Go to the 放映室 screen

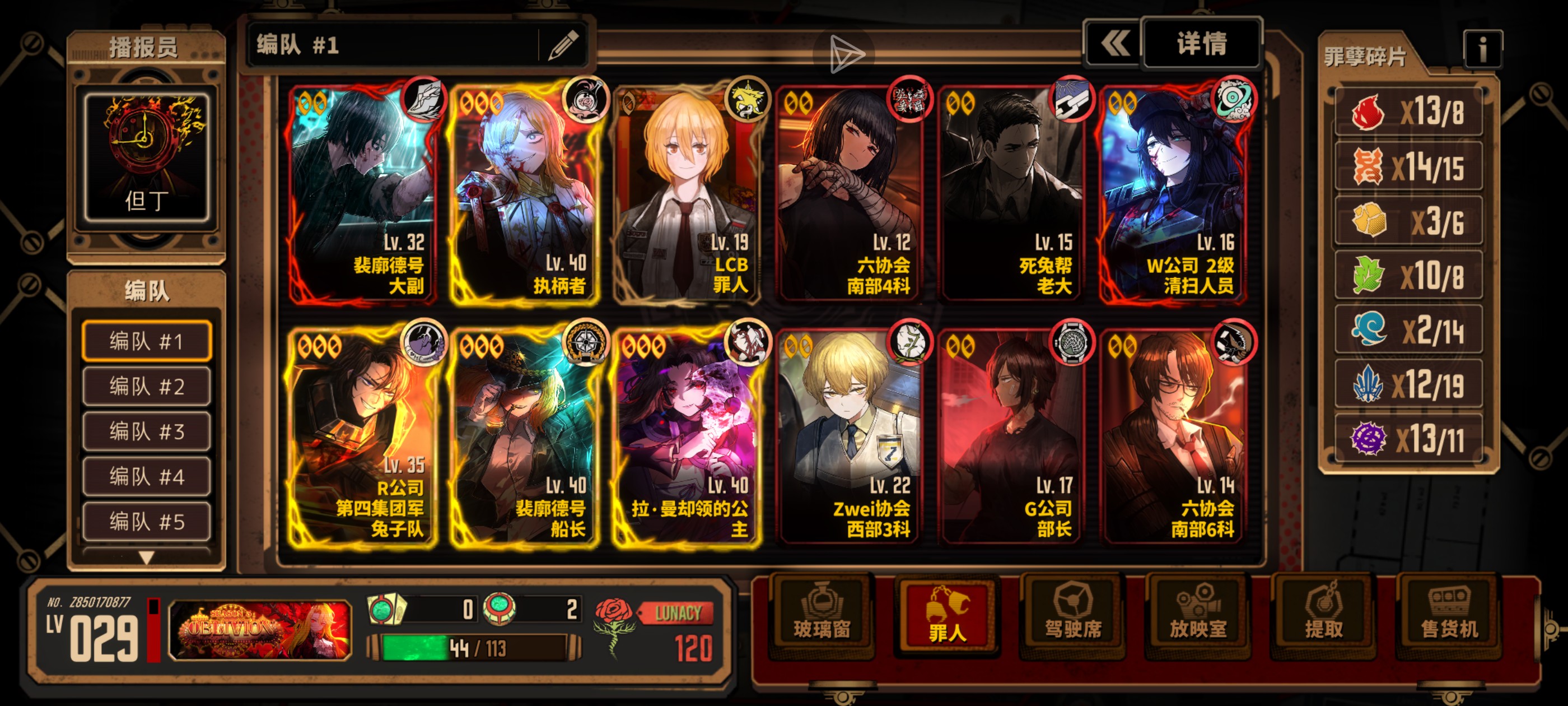click(1198, 616)
